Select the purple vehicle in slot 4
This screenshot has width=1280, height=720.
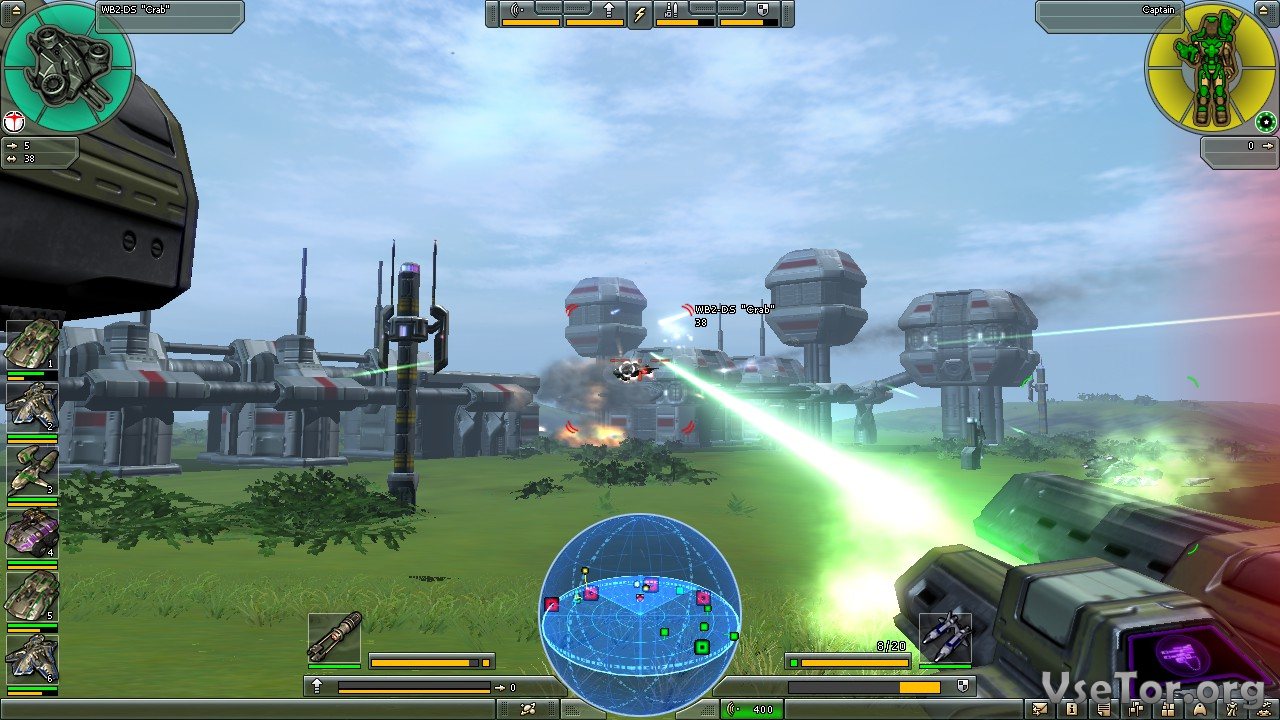31,534
